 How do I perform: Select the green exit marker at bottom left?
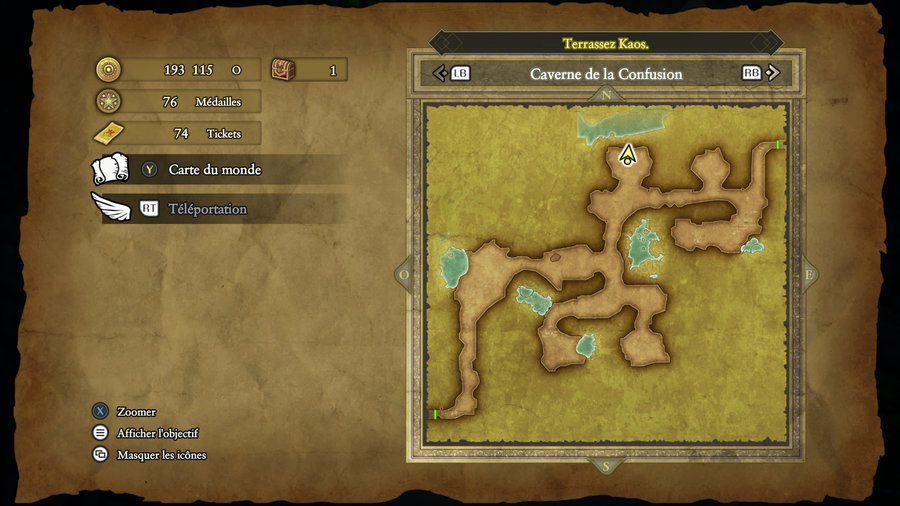436,414
